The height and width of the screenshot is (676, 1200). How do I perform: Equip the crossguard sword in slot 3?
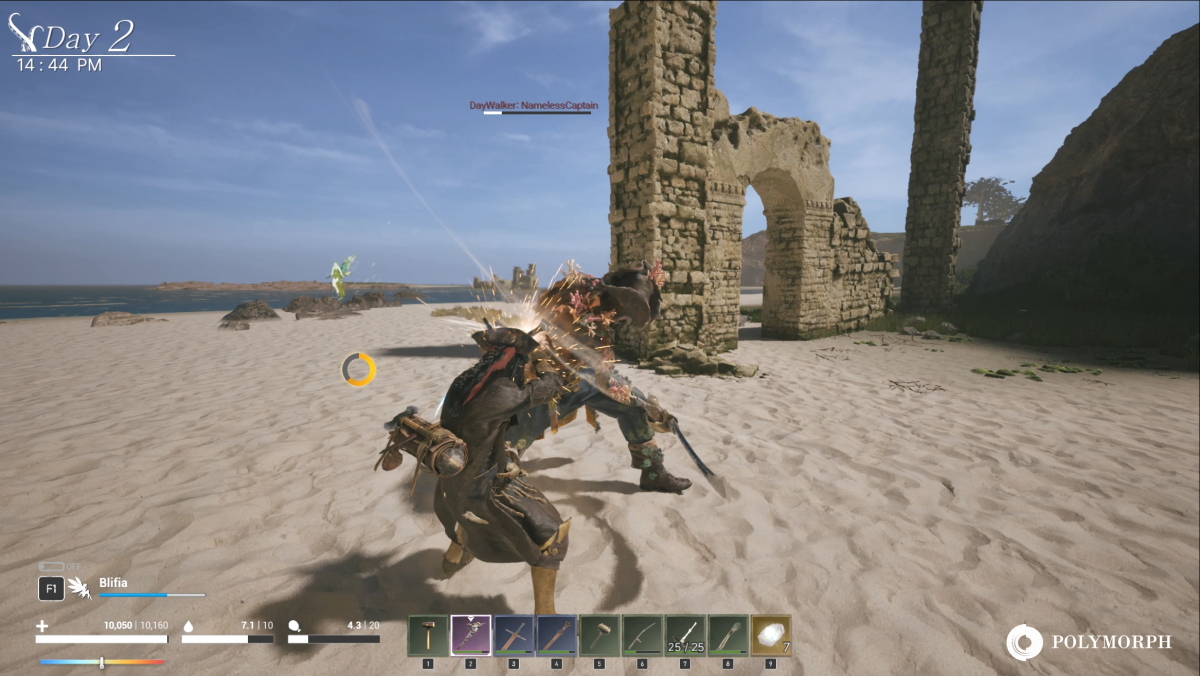pos(514,635)
